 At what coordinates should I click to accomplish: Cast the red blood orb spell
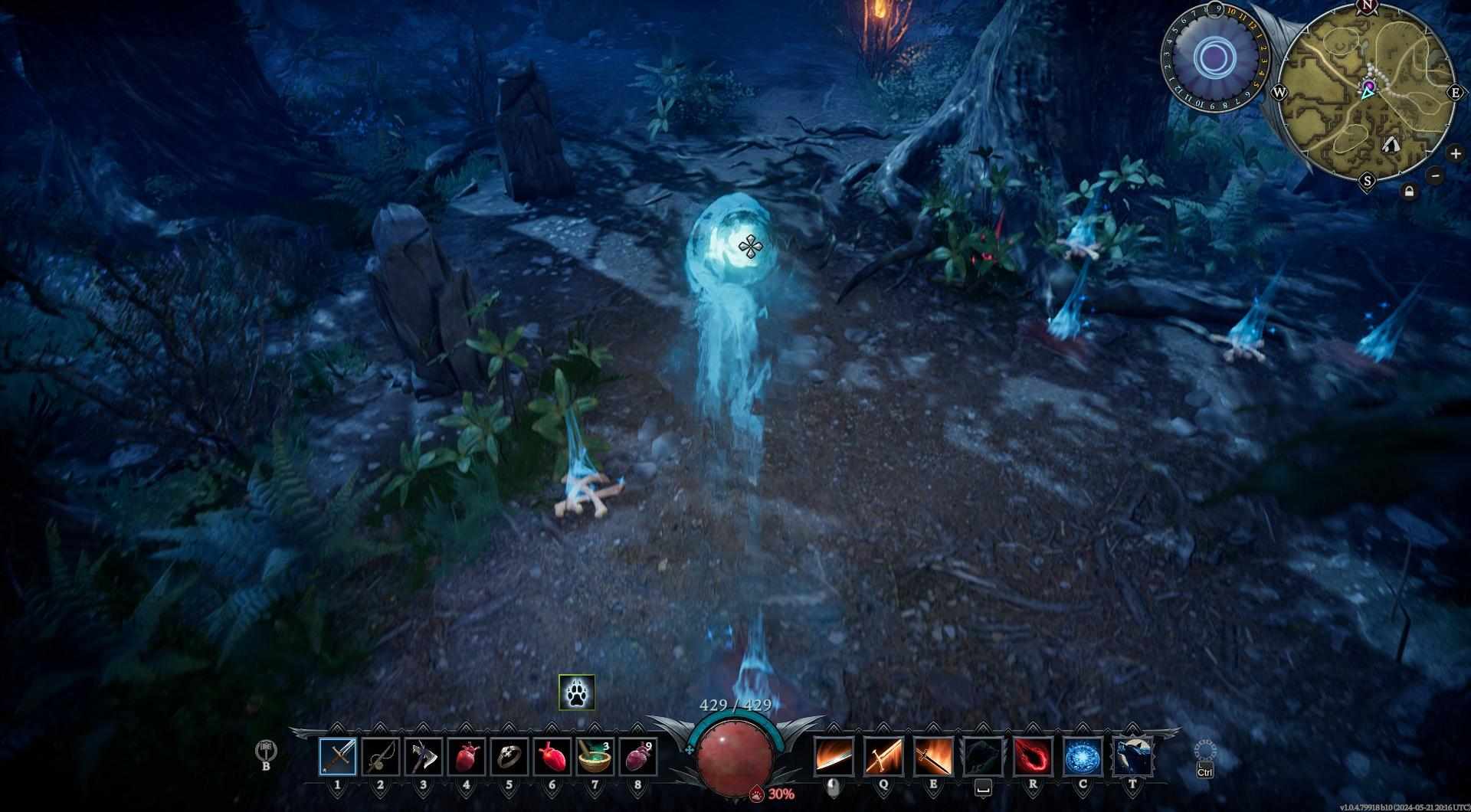pos(1033,756)
